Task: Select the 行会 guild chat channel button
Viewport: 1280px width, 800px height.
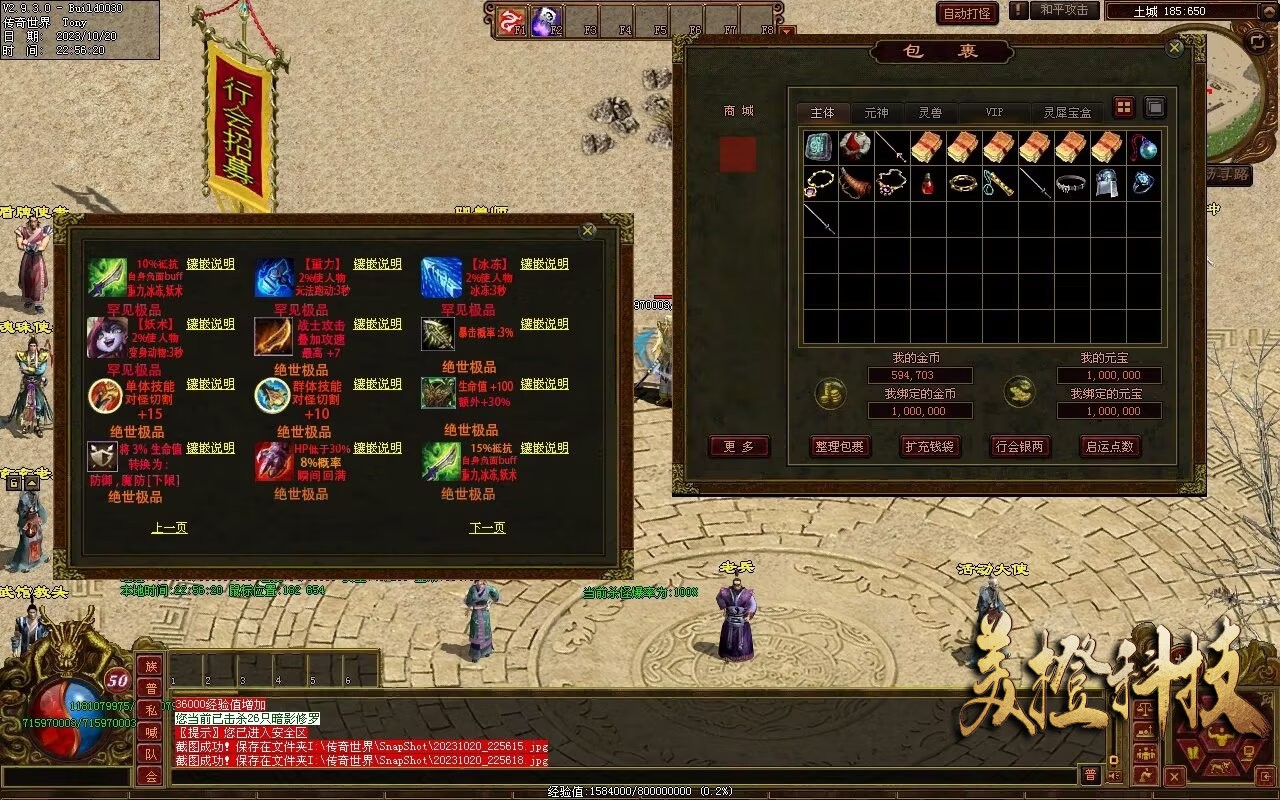Action: pos(150,776)
